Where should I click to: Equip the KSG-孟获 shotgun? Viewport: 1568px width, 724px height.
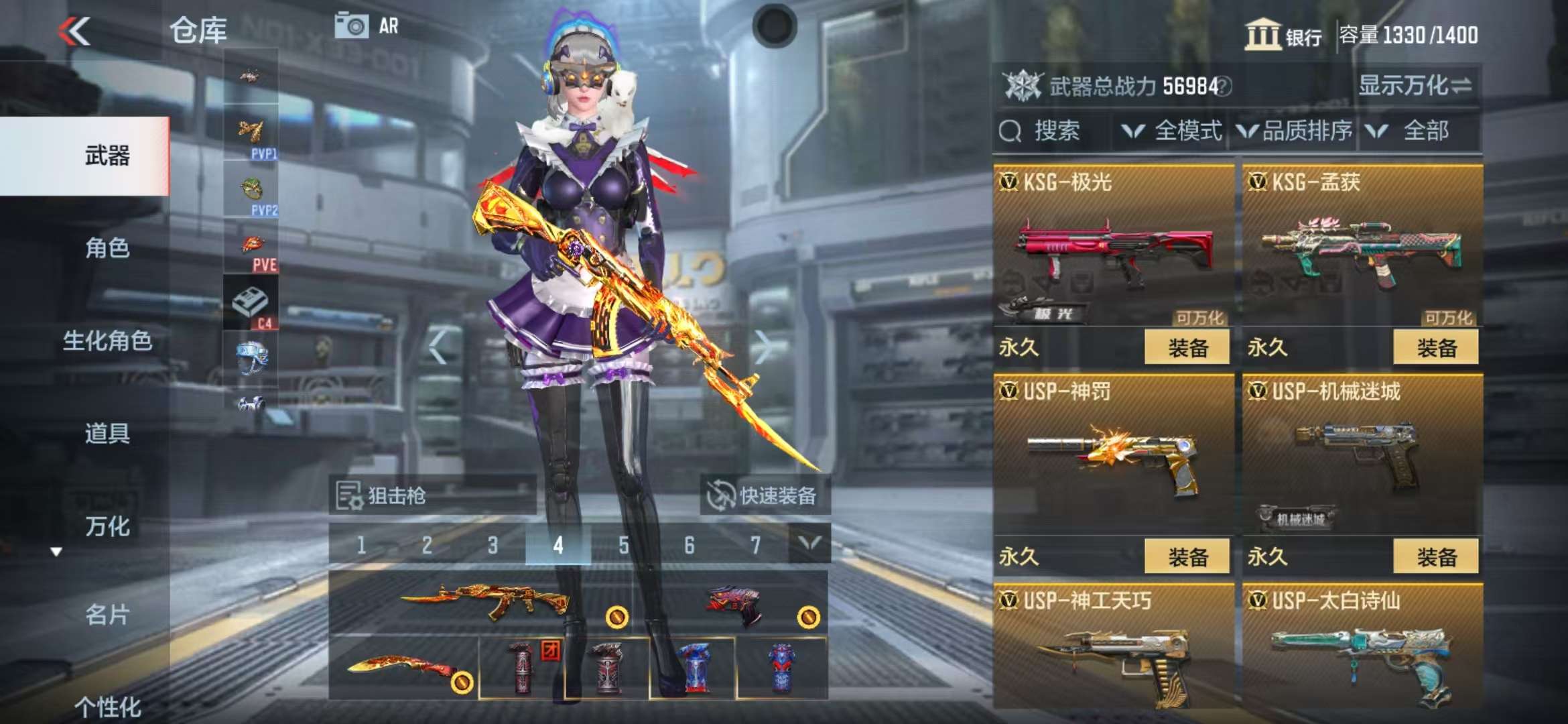pos(1435,347)
